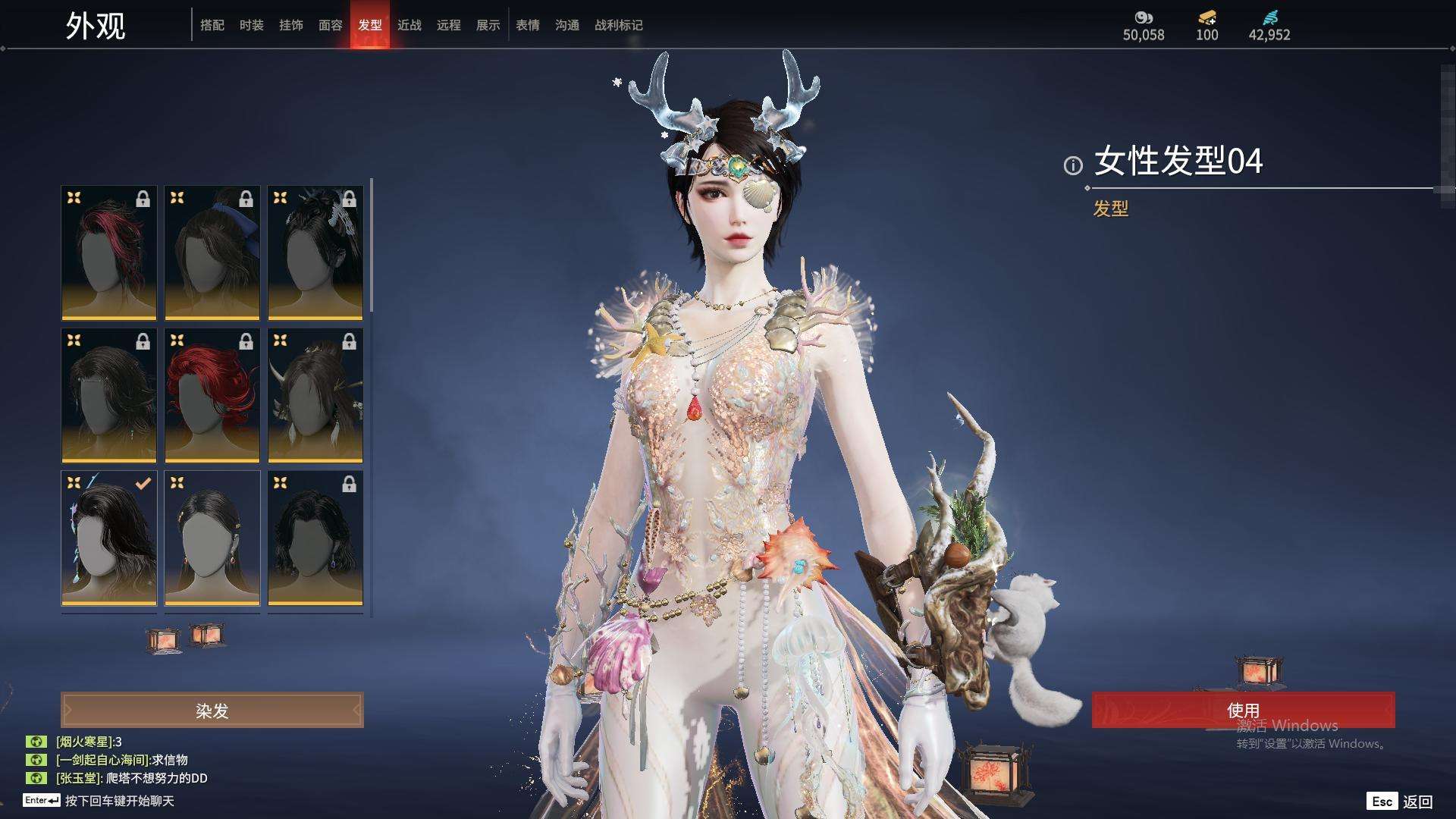Choose the black and red streaked hairstyle
The image size is (1456, 819).
tap(109, 253)
